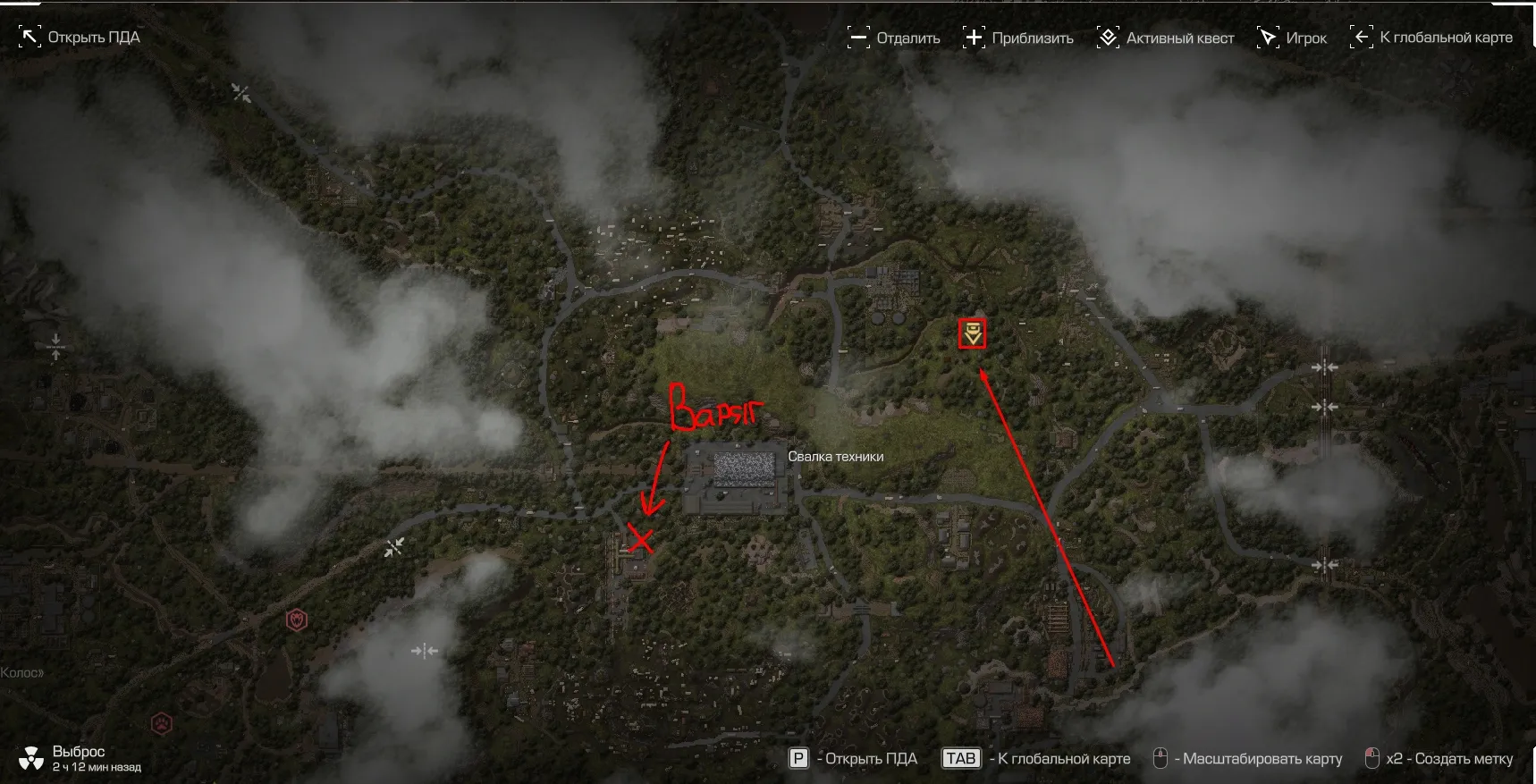This screenshot has height=784, width=1536.
Task: Select the red hexagon beast-head lair marker
Action: [297, 620]
